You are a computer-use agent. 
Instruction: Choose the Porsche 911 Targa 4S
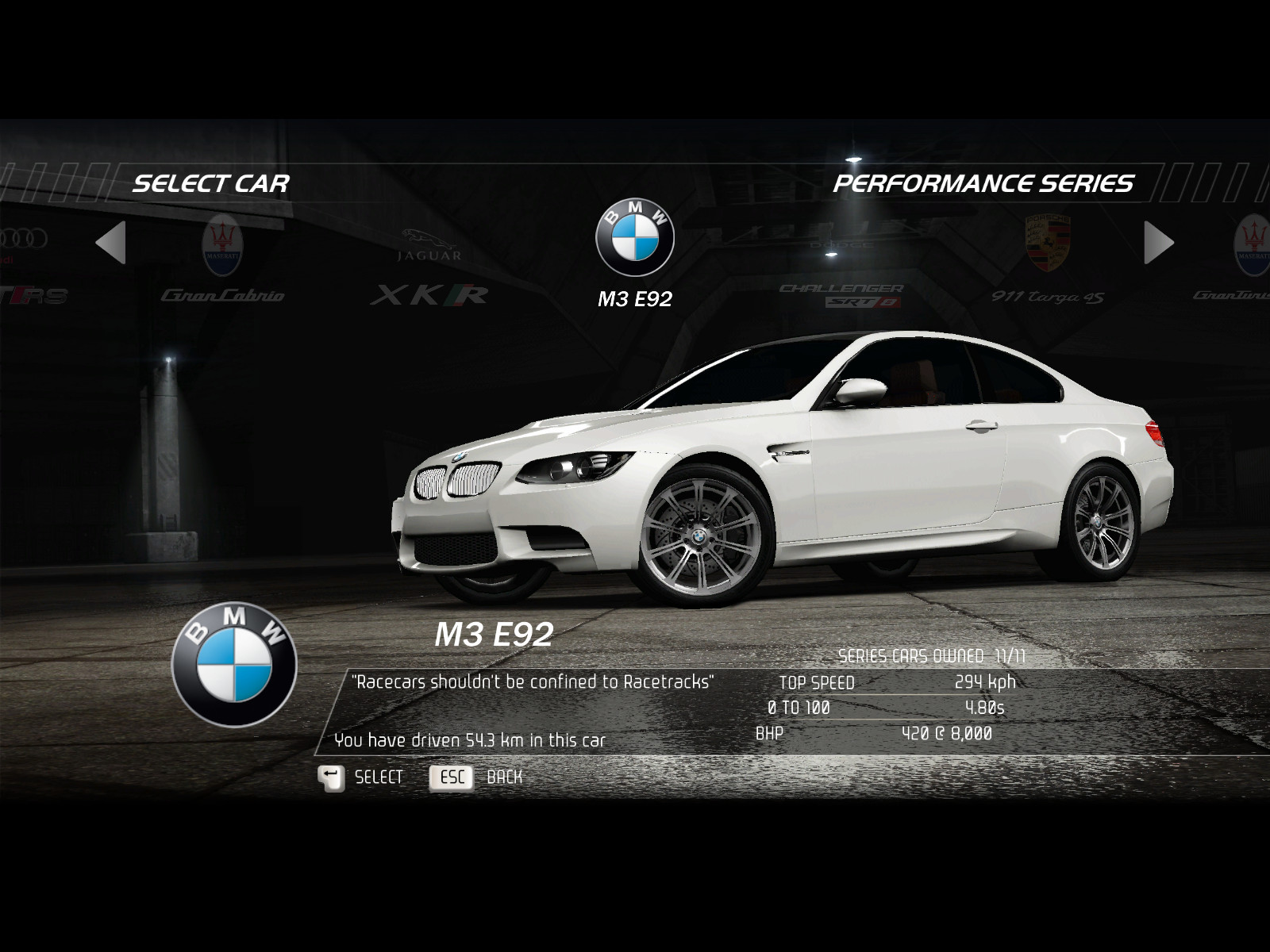click(1048, 262)
